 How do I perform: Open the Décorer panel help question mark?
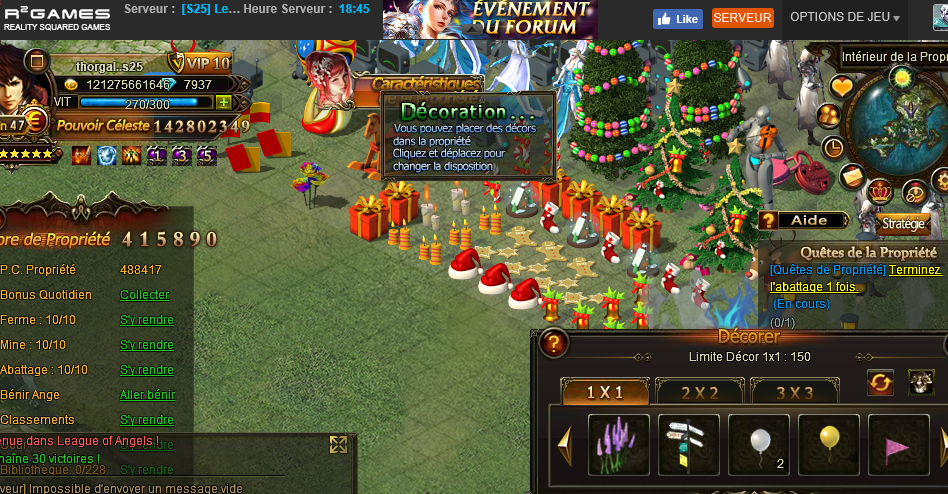click(554, 343)
